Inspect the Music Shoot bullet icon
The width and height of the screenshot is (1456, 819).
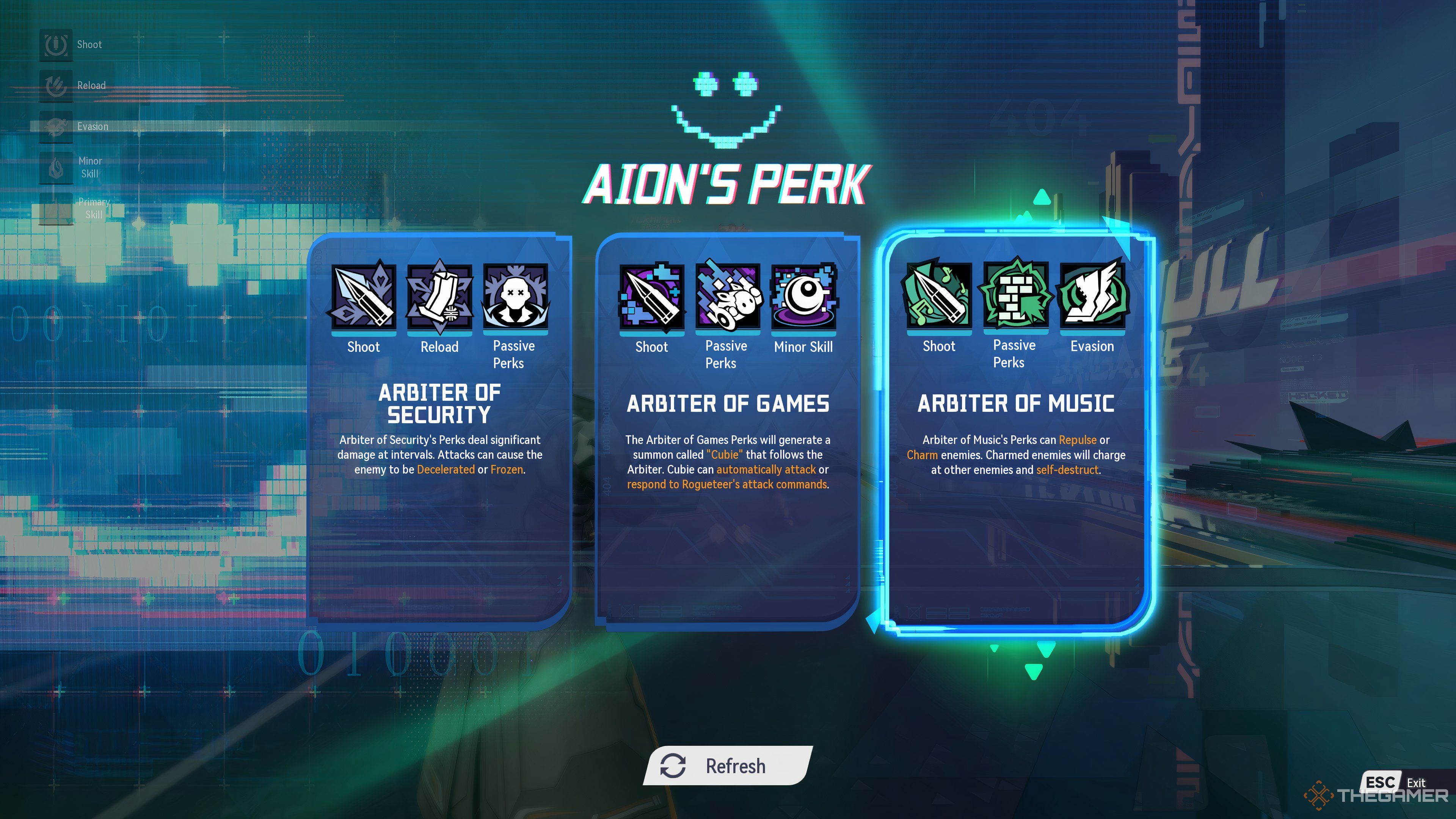pos(939,296)
